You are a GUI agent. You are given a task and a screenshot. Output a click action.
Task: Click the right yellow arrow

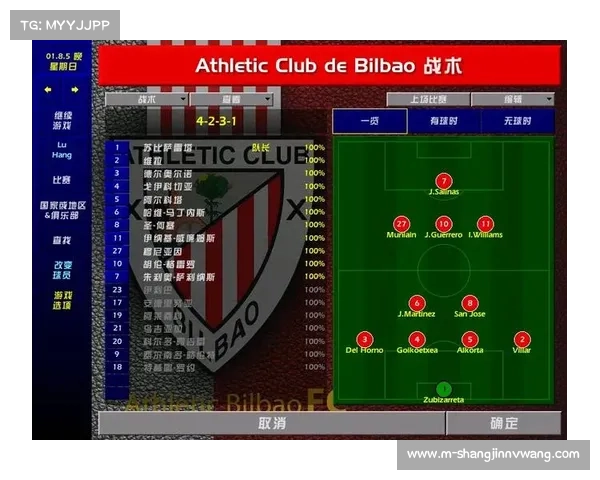(x=75, y=89)
